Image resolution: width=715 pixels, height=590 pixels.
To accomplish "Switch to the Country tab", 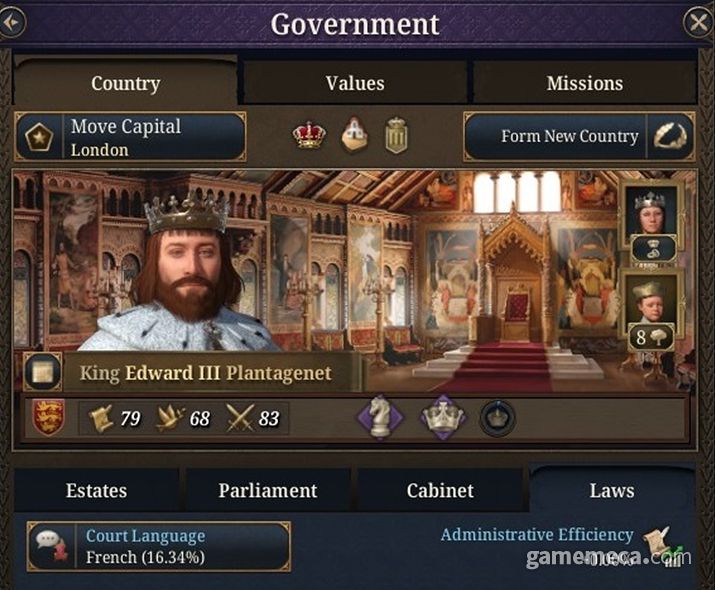I will coord(125,83).
